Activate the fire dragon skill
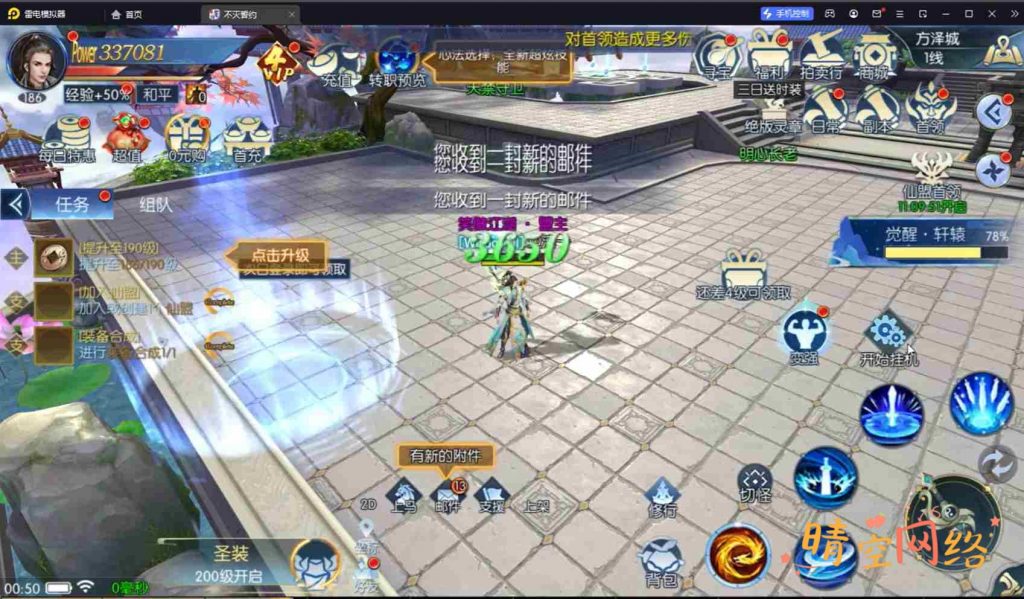This screenshot has height=599, width=1024. 738,555
